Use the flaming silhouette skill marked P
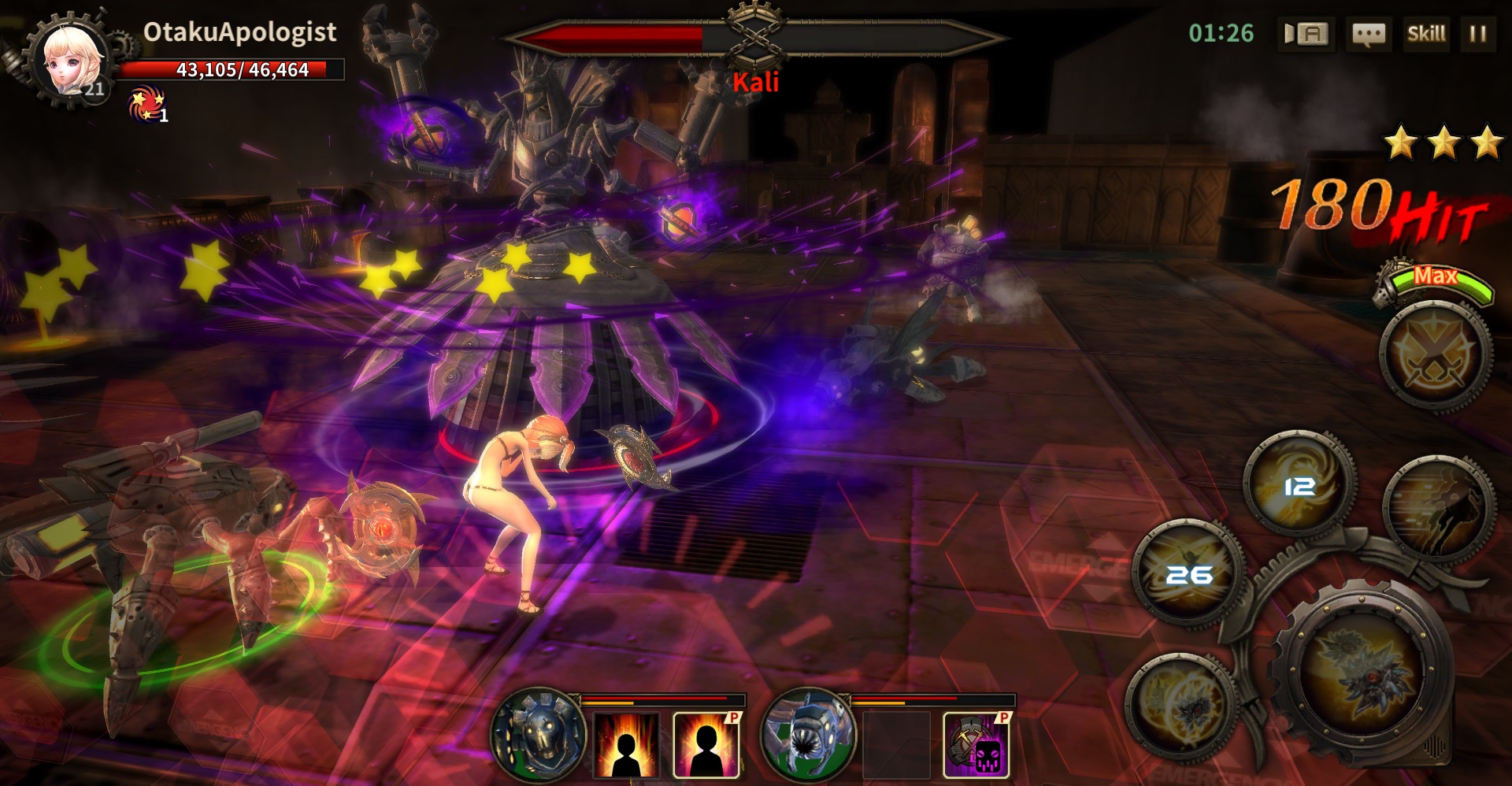Screen dimensions: 1512x786 point(706,744)
